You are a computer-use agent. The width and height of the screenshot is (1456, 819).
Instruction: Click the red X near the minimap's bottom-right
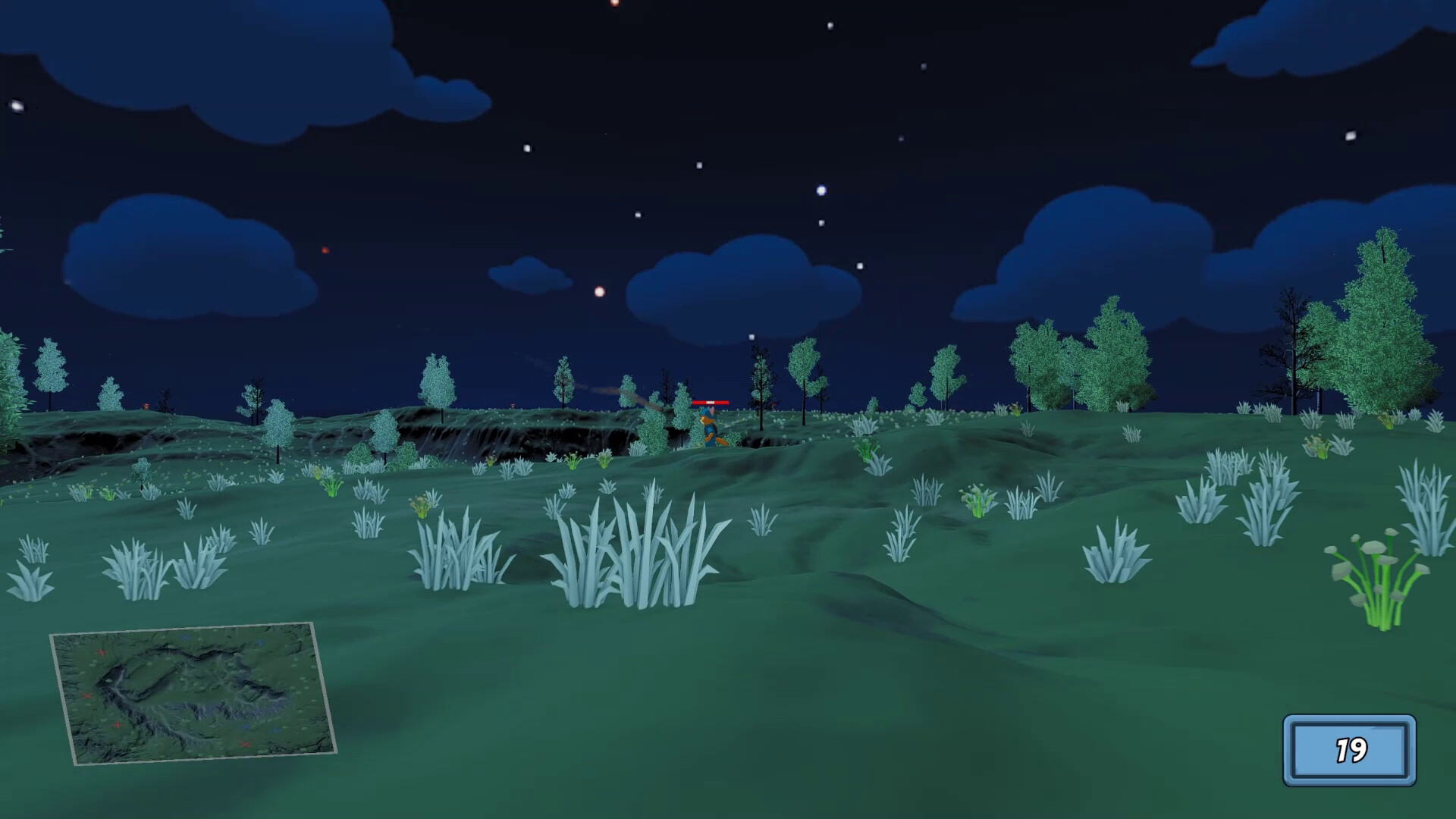click(x=246, y=745)
